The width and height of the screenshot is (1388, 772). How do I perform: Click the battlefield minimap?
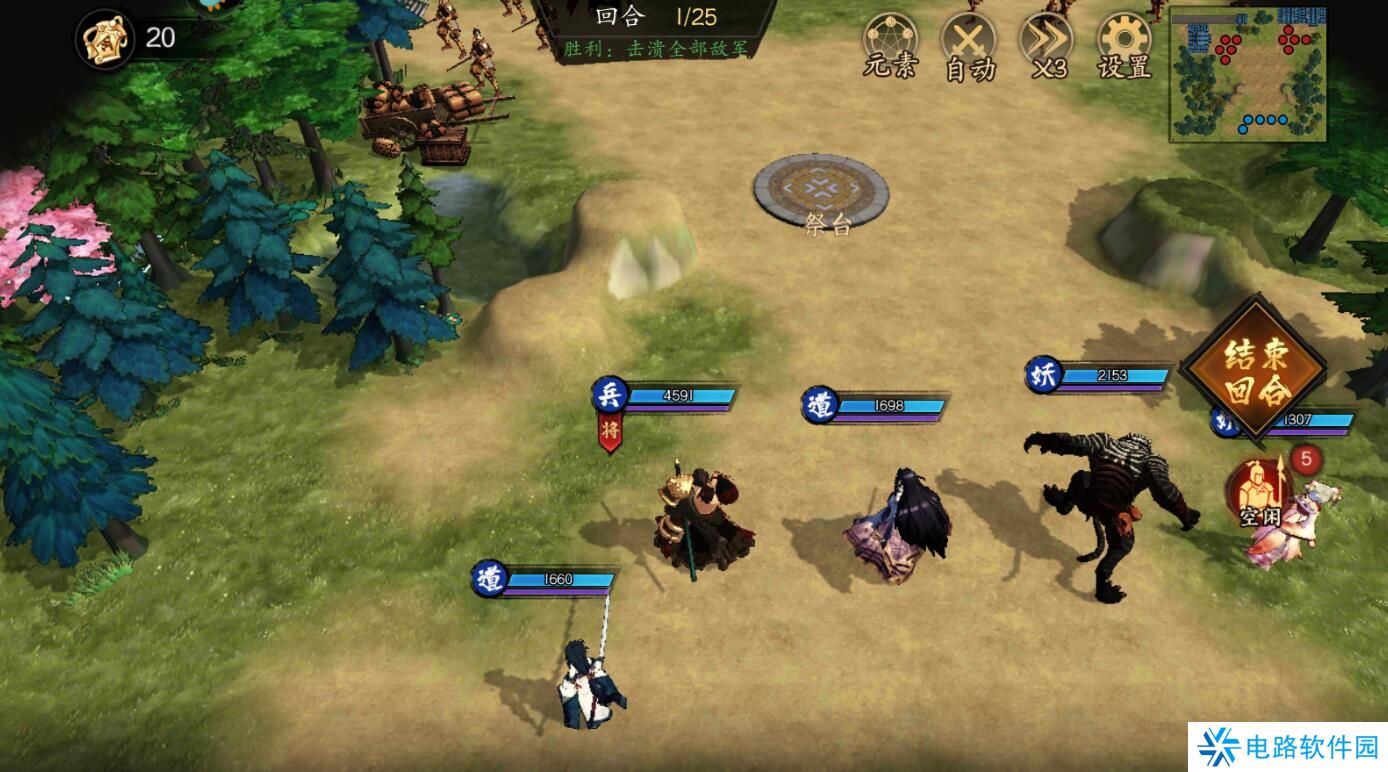click(x=1247, y=74)
